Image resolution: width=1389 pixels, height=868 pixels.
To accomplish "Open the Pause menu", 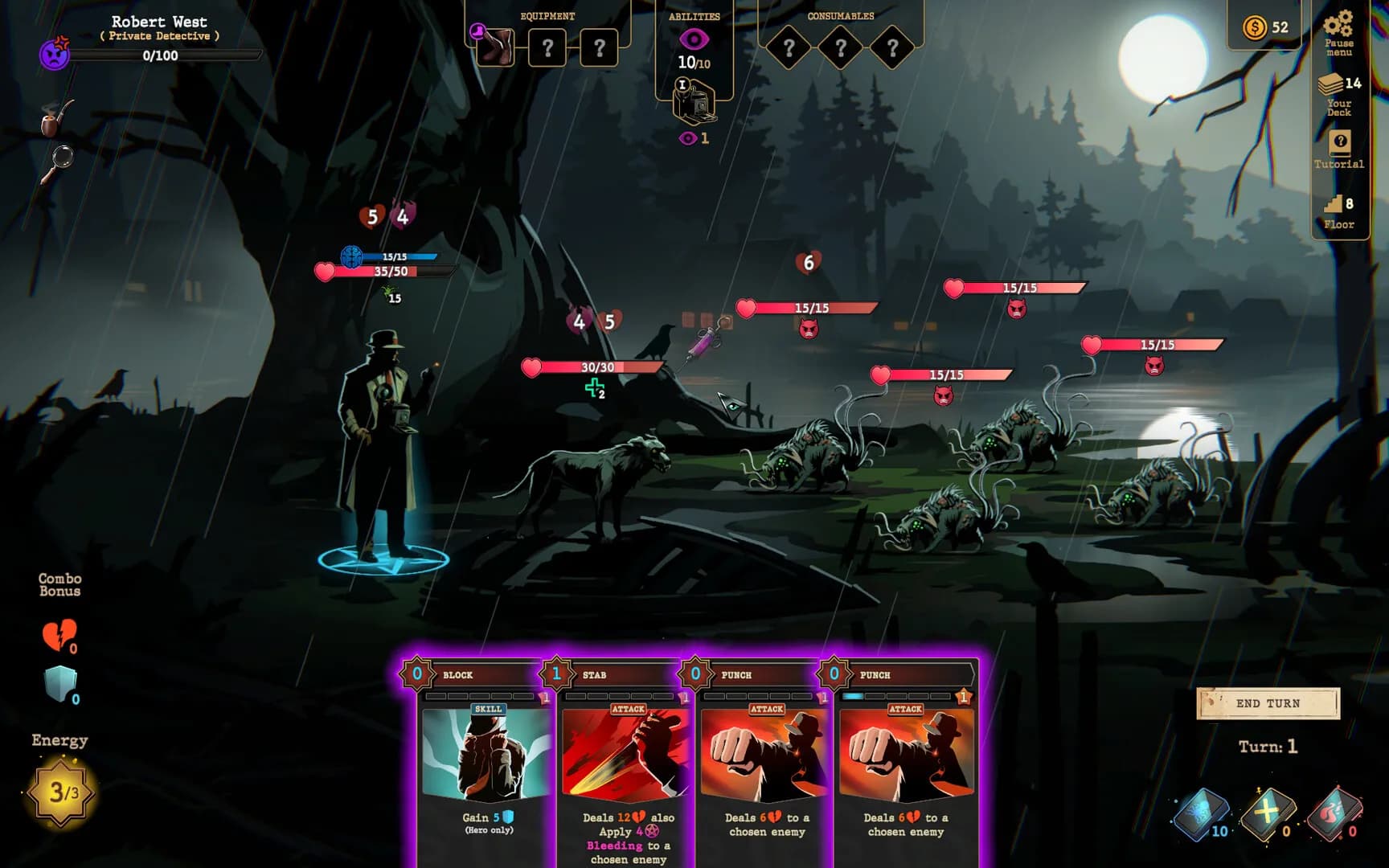I will 1338,32.
